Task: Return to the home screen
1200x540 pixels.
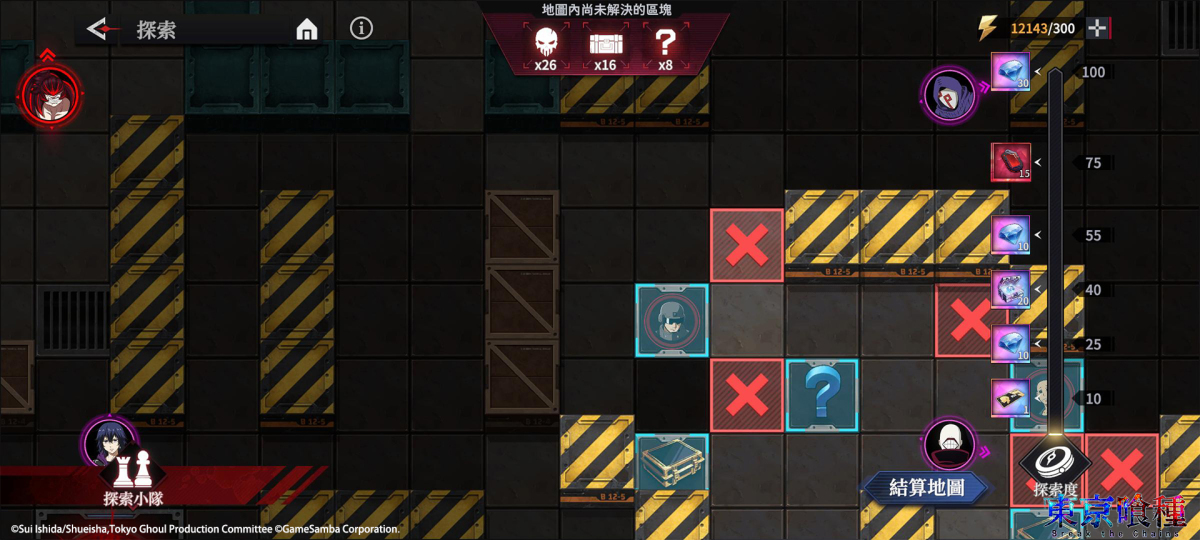Action: click(x=307, y=30)
